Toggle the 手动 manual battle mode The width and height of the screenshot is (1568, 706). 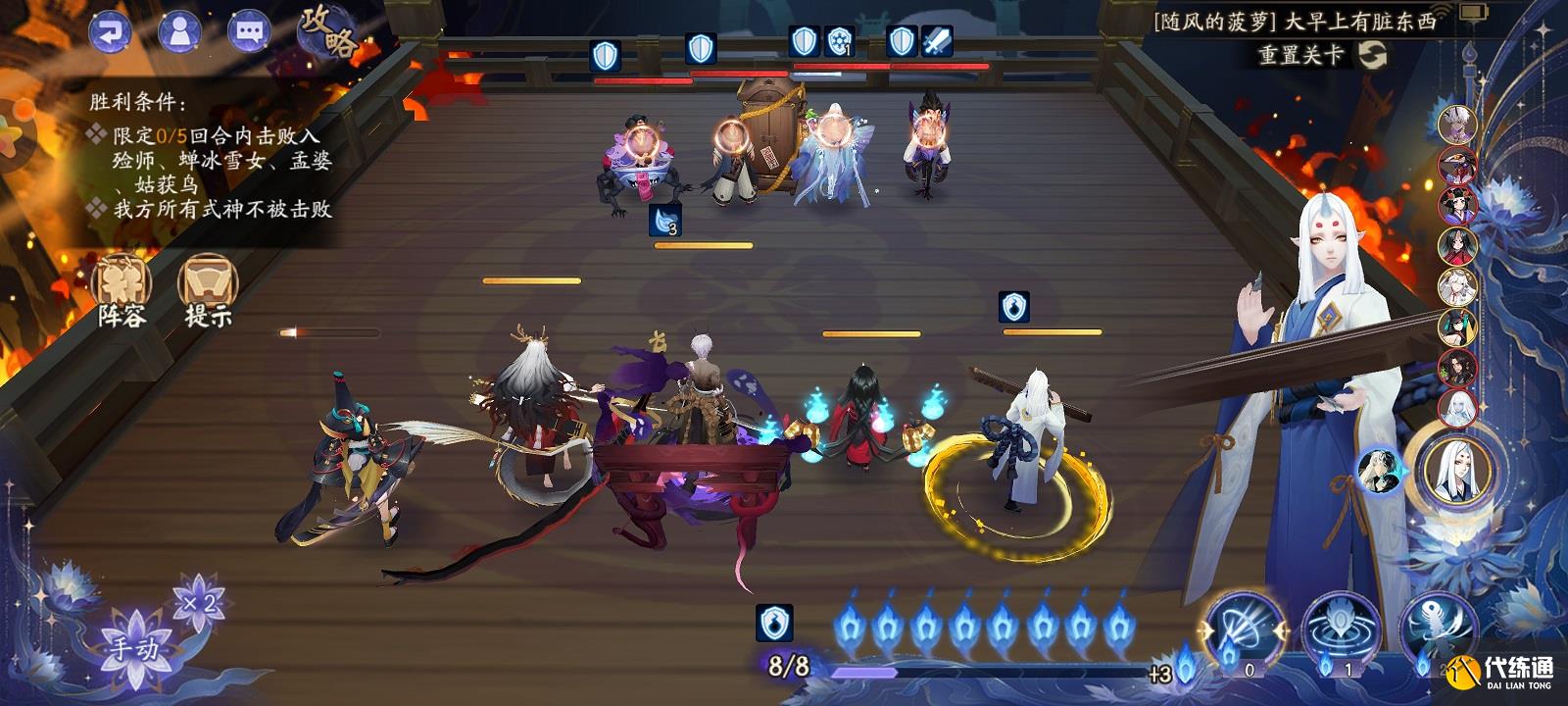pos(133,647)
